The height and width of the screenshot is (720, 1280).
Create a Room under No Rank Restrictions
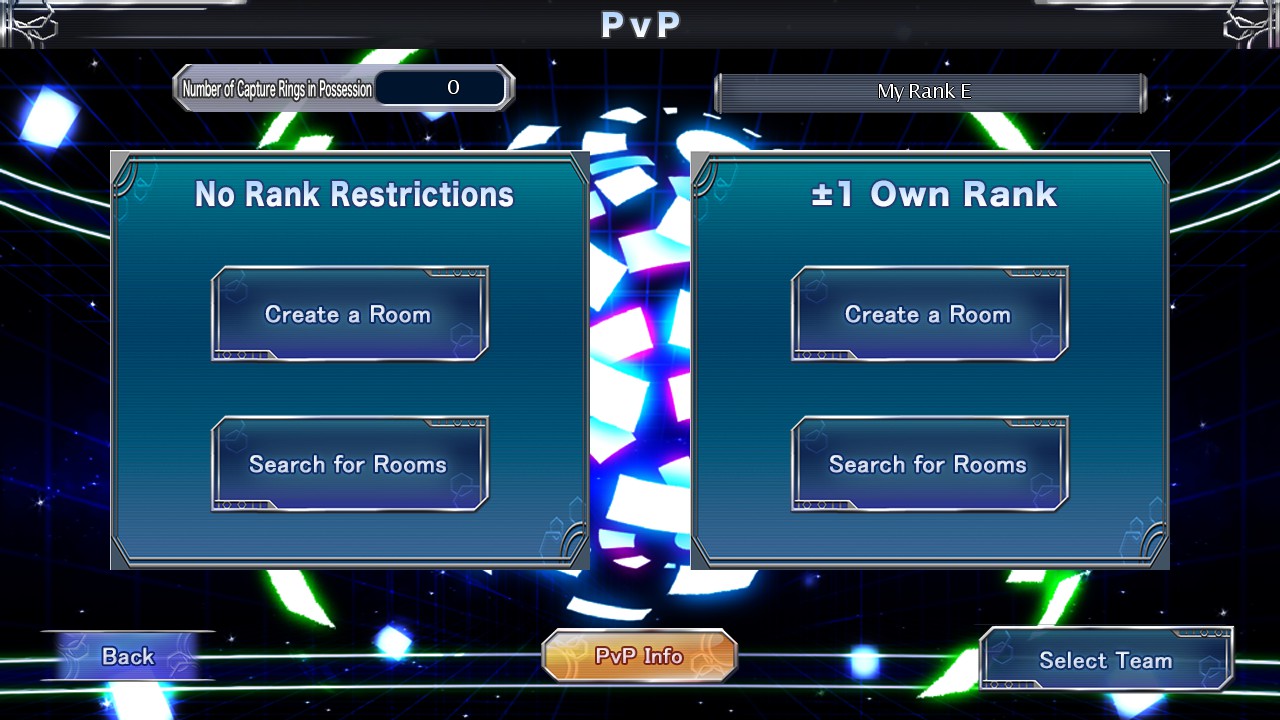coord(349,314)
